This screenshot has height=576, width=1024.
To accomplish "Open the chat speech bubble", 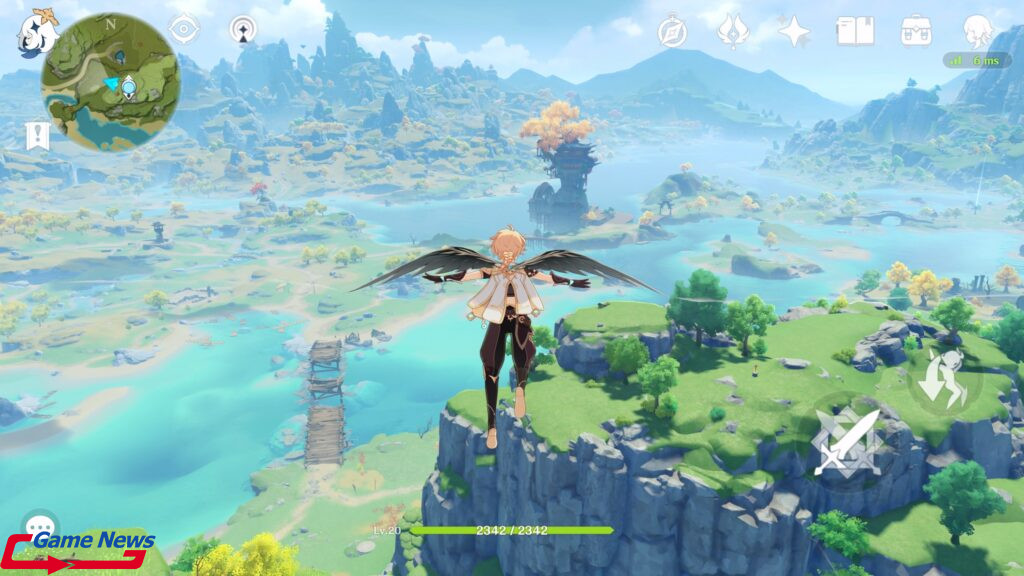I will coord(40,526).
